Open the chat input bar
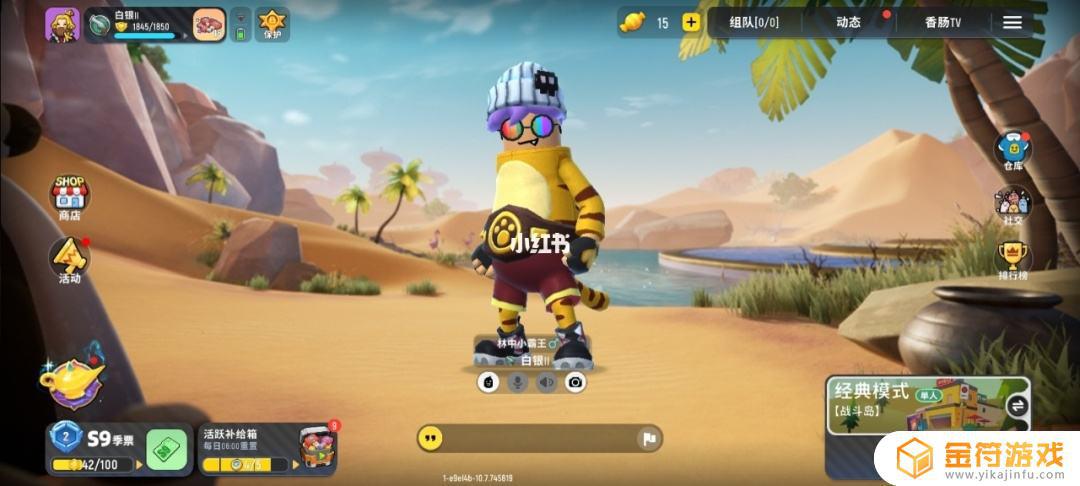1080x486 pixels. click(530, 438)
